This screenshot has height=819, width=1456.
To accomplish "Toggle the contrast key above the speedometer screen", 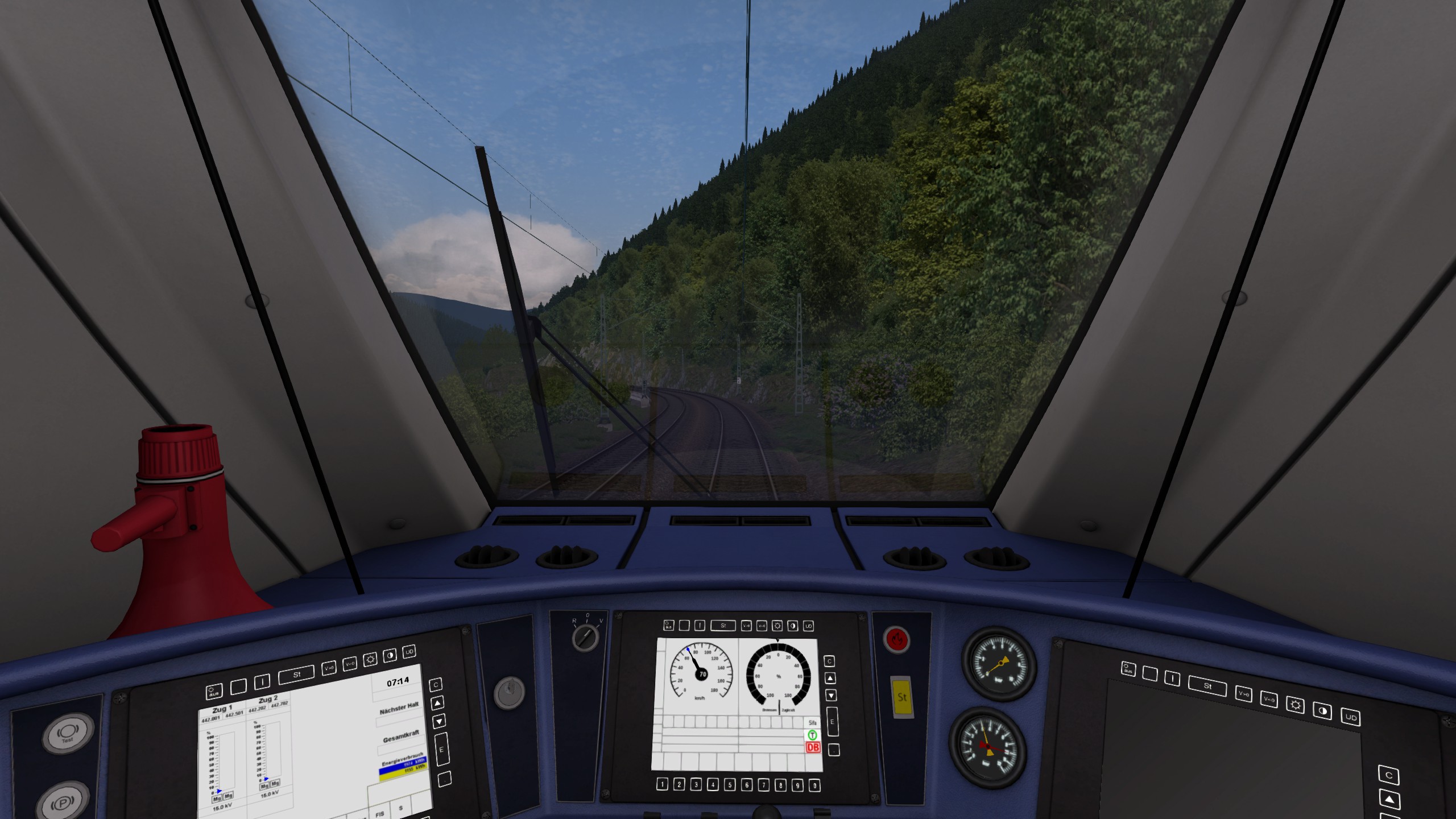I will (793, 626).
